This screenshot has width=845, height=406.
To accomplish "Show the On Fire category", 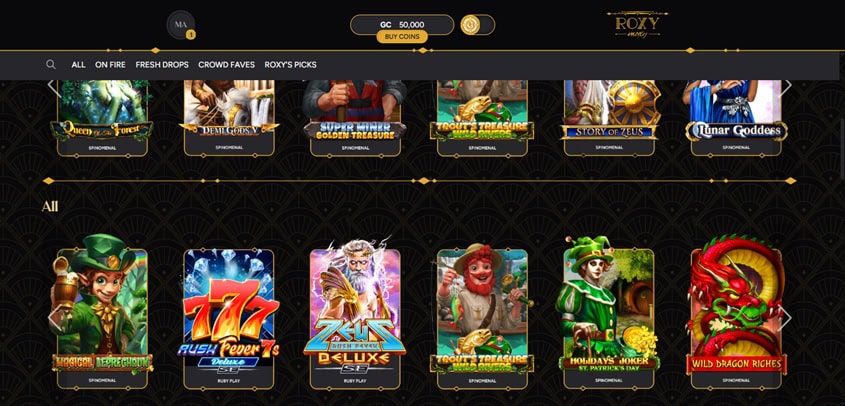I will pos(110,65).
